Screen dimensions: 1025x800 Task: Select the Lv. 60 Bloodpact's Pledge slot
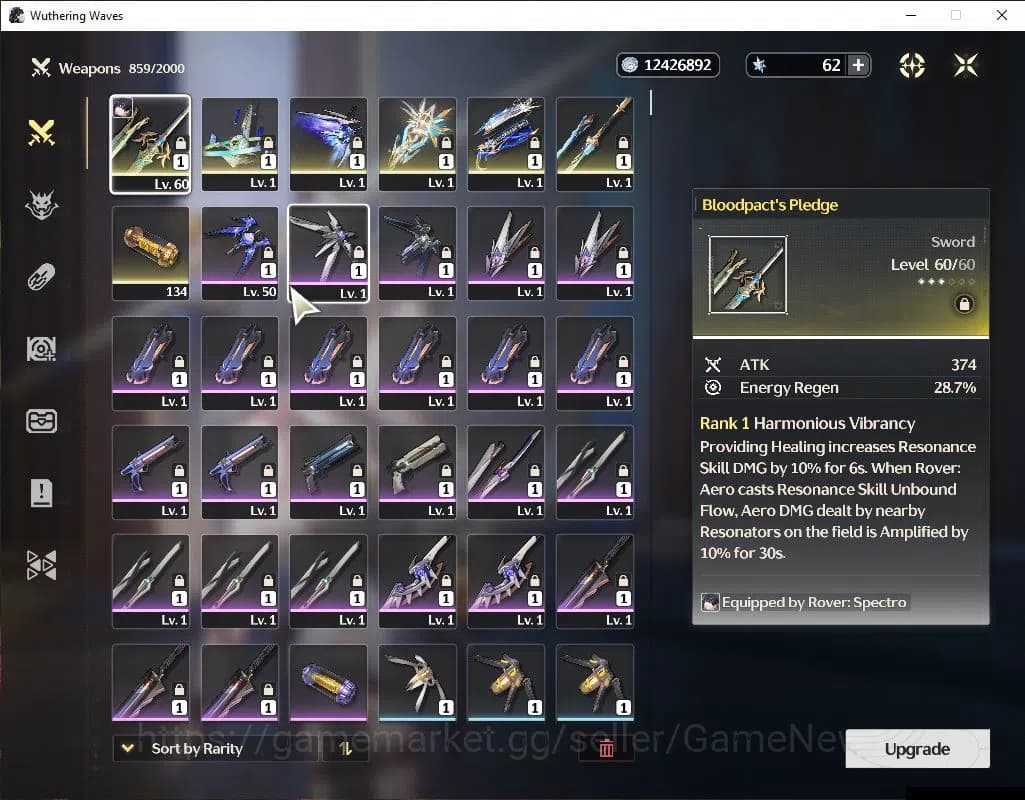[x=150, y=143]
